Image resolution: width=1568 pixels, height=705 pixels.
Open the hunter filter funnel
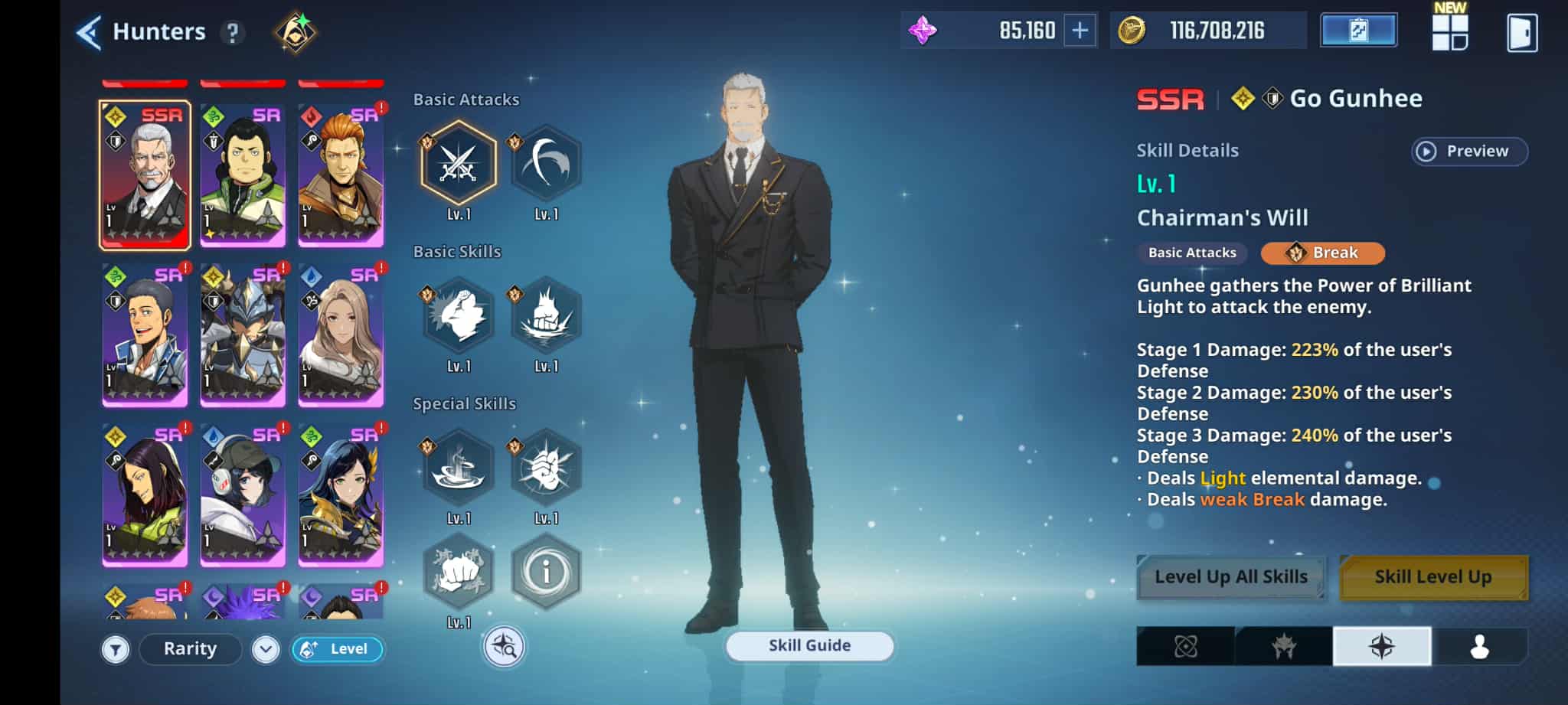116,650
